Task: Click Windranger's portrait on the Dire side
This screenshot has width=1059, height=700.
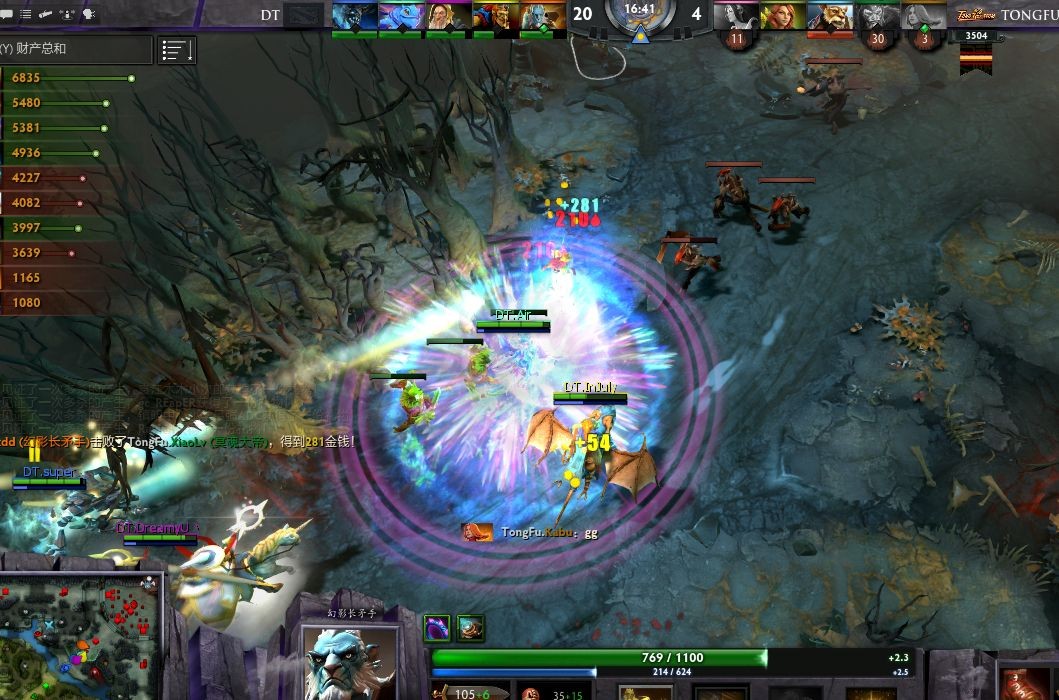Action: tap(784, 16)
